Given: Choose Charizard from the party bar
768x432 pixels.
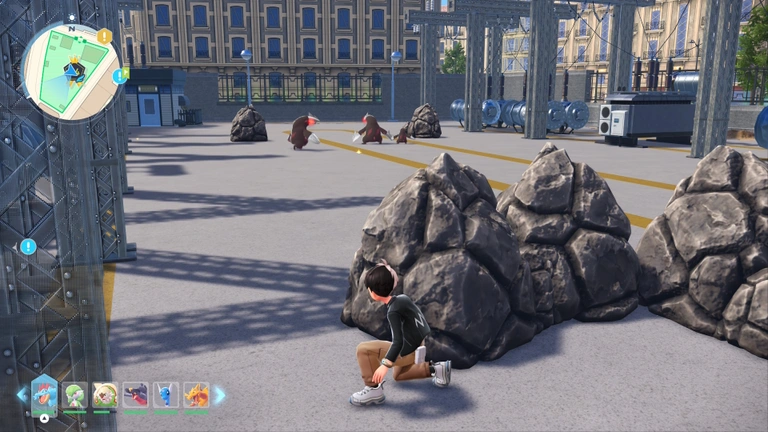Looking at the screenshot, I should tap(195, 395).
